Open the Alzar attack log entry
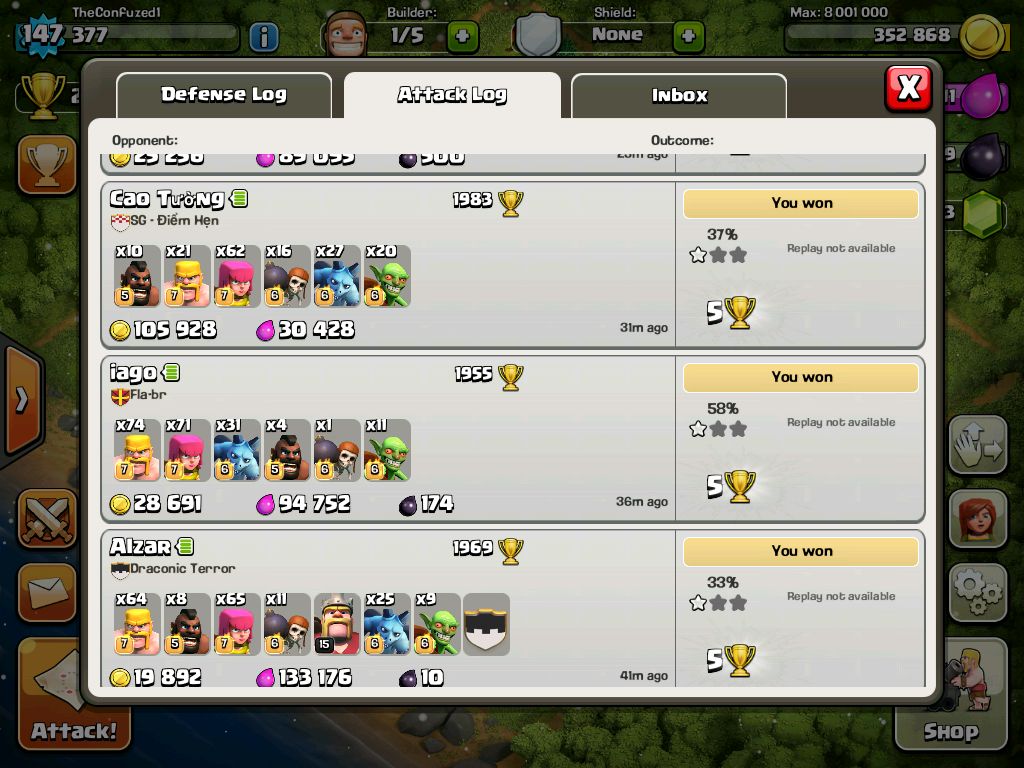This screenshot has width=1024, height=768. (x=388, y=610)
